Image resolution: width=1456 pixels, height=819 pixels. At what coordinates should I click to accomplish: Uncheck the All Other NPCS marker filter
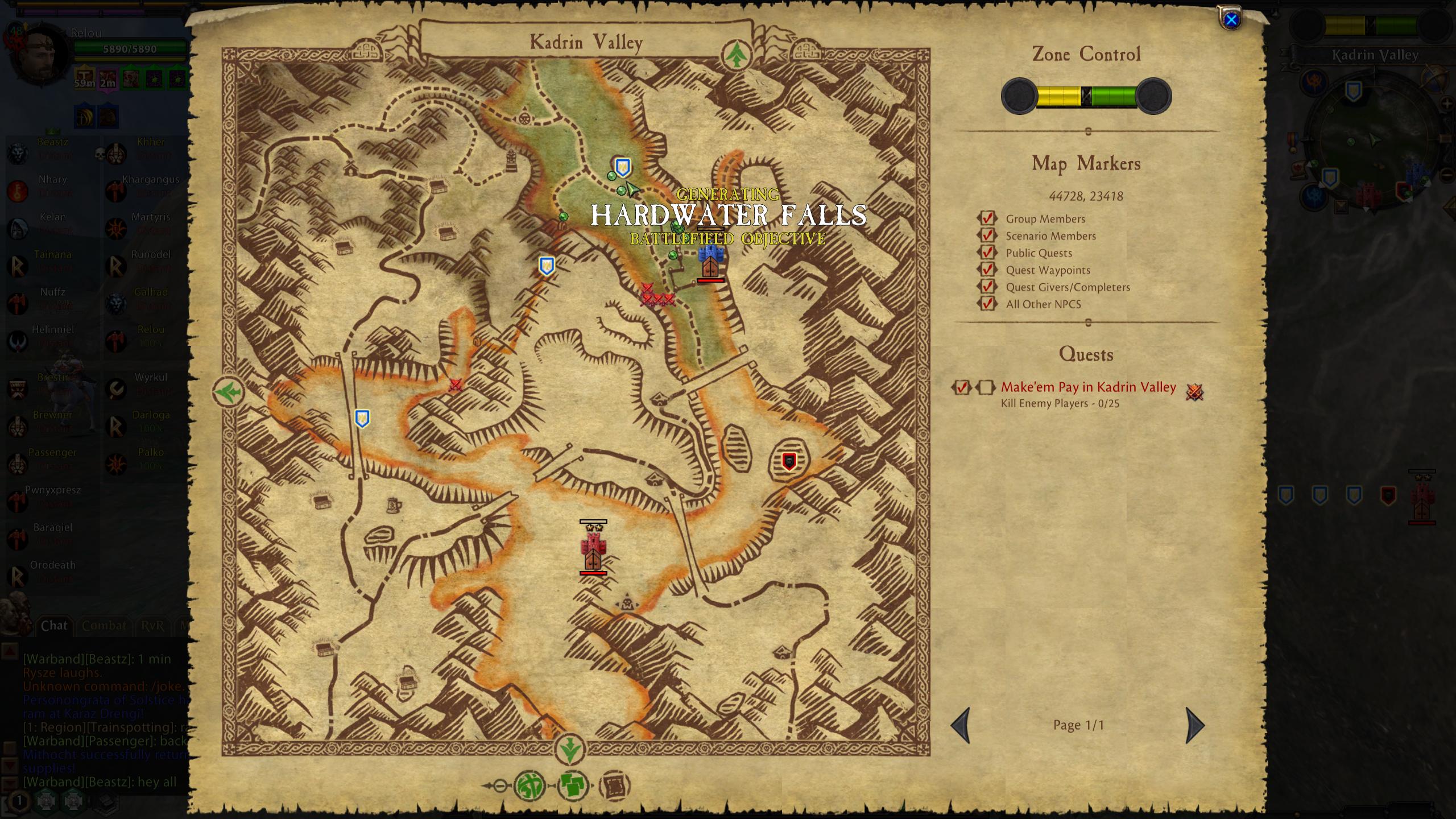[987, 304]
